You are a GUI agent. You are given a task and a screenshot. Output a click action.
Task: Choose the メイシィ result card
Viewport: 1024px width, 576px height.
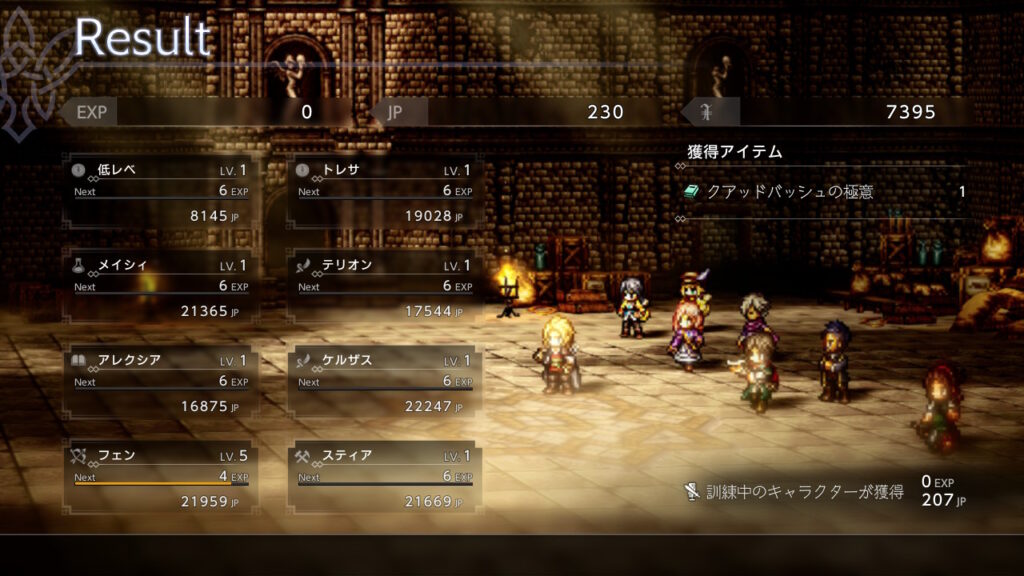(161, 288)
